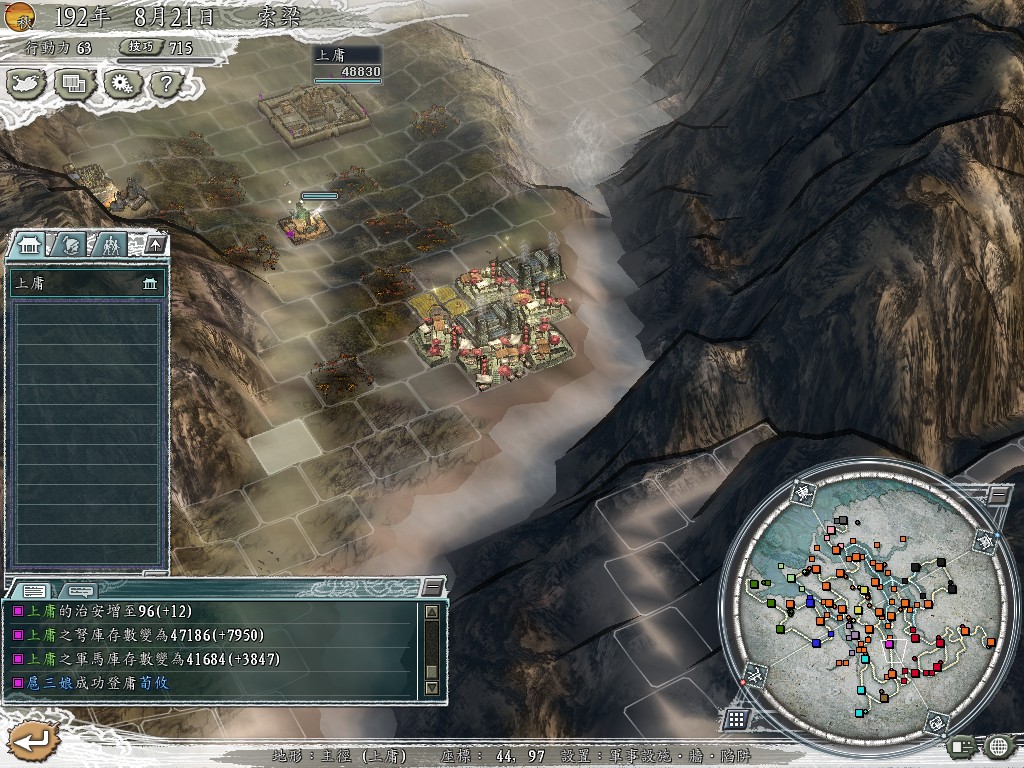The image size is (1024, 768).
Task: Toggle the grid display button beside the minimap
Action: pos(735,718)
